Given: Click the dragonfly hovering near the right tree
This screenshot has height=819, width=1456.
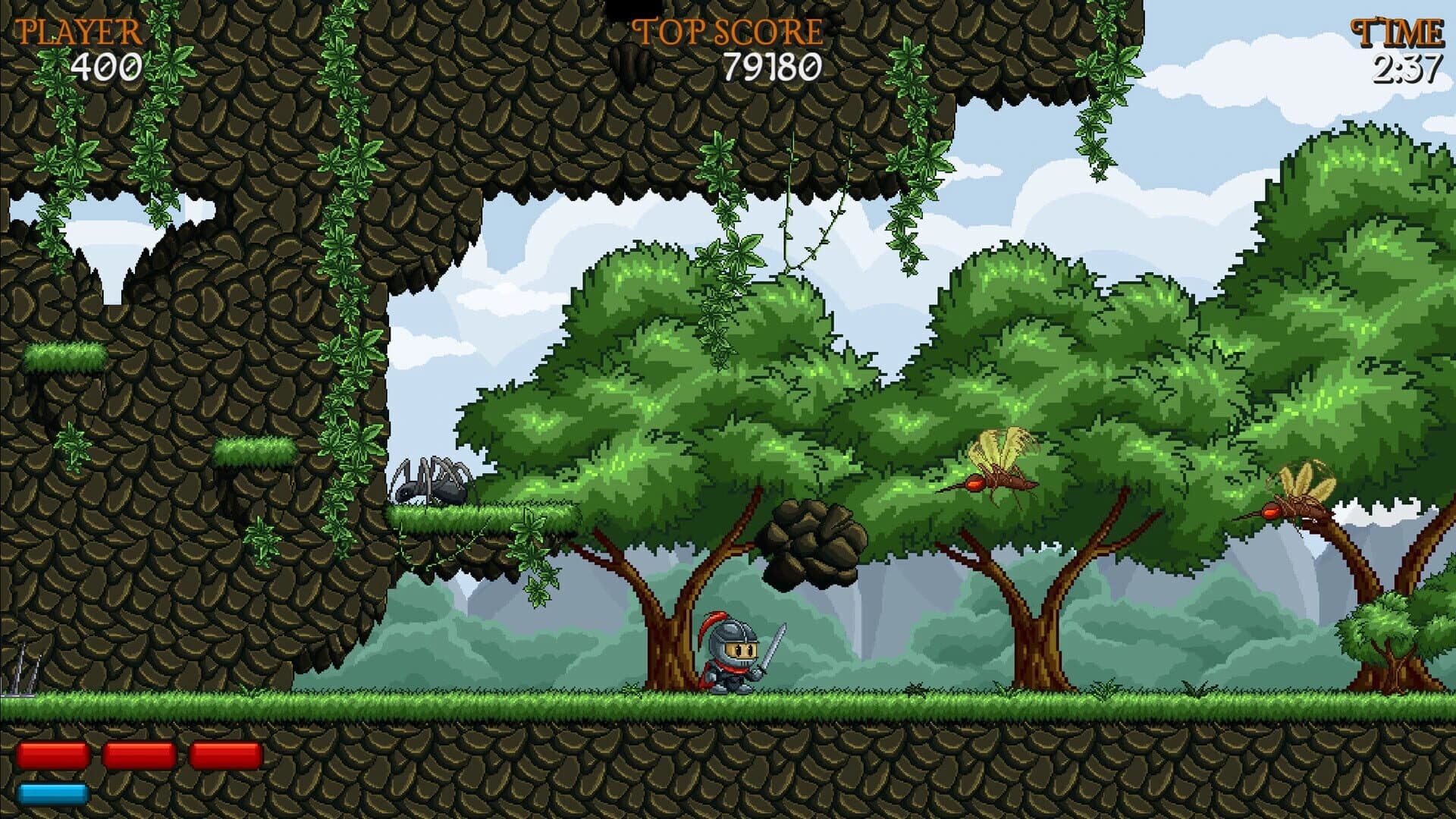Looking at the screenshot, I should [993, 466].
